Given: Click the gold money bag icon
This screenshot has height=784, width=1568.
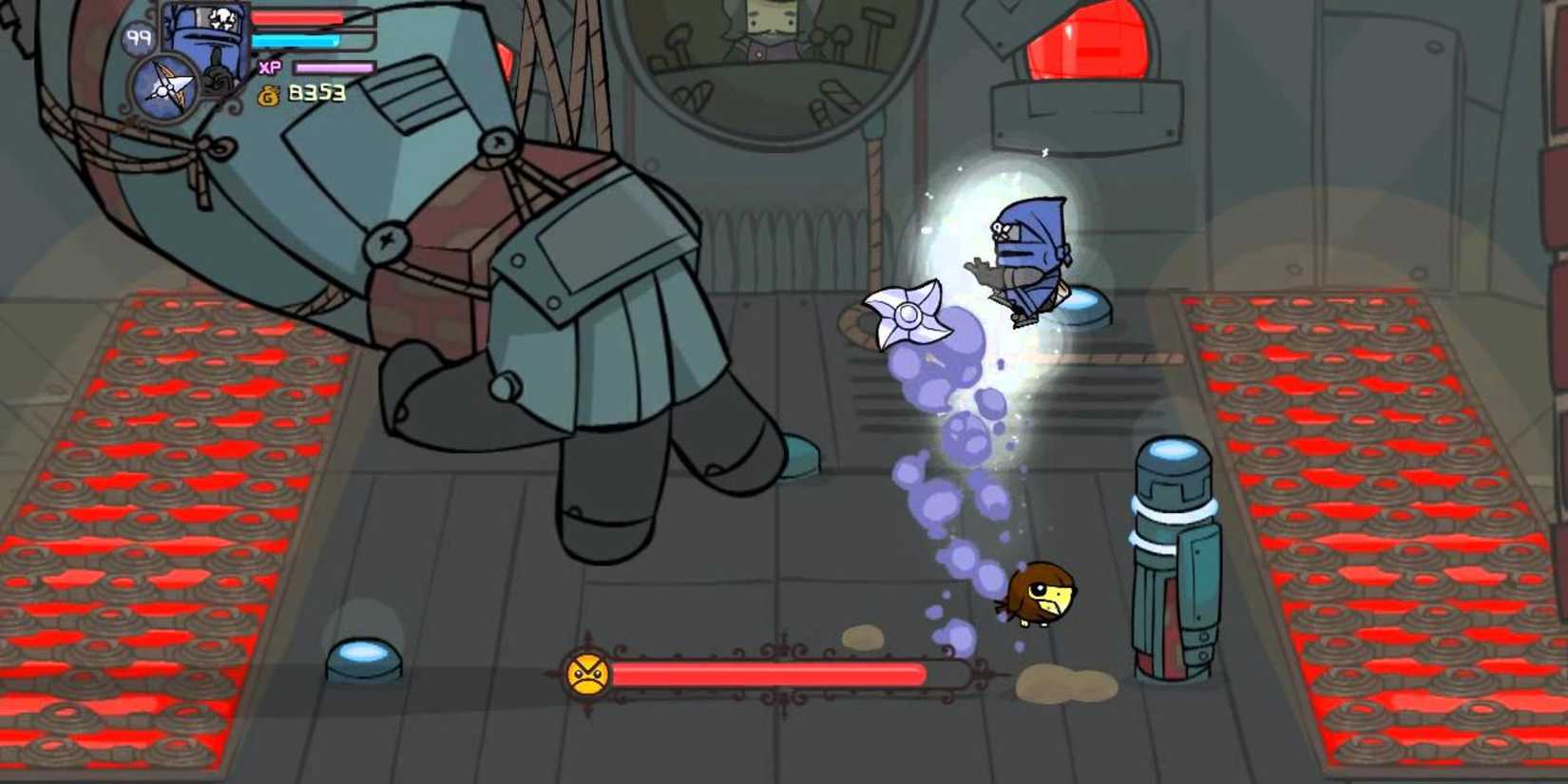Looking at the screenshot, I should click(x=266, y=95).
